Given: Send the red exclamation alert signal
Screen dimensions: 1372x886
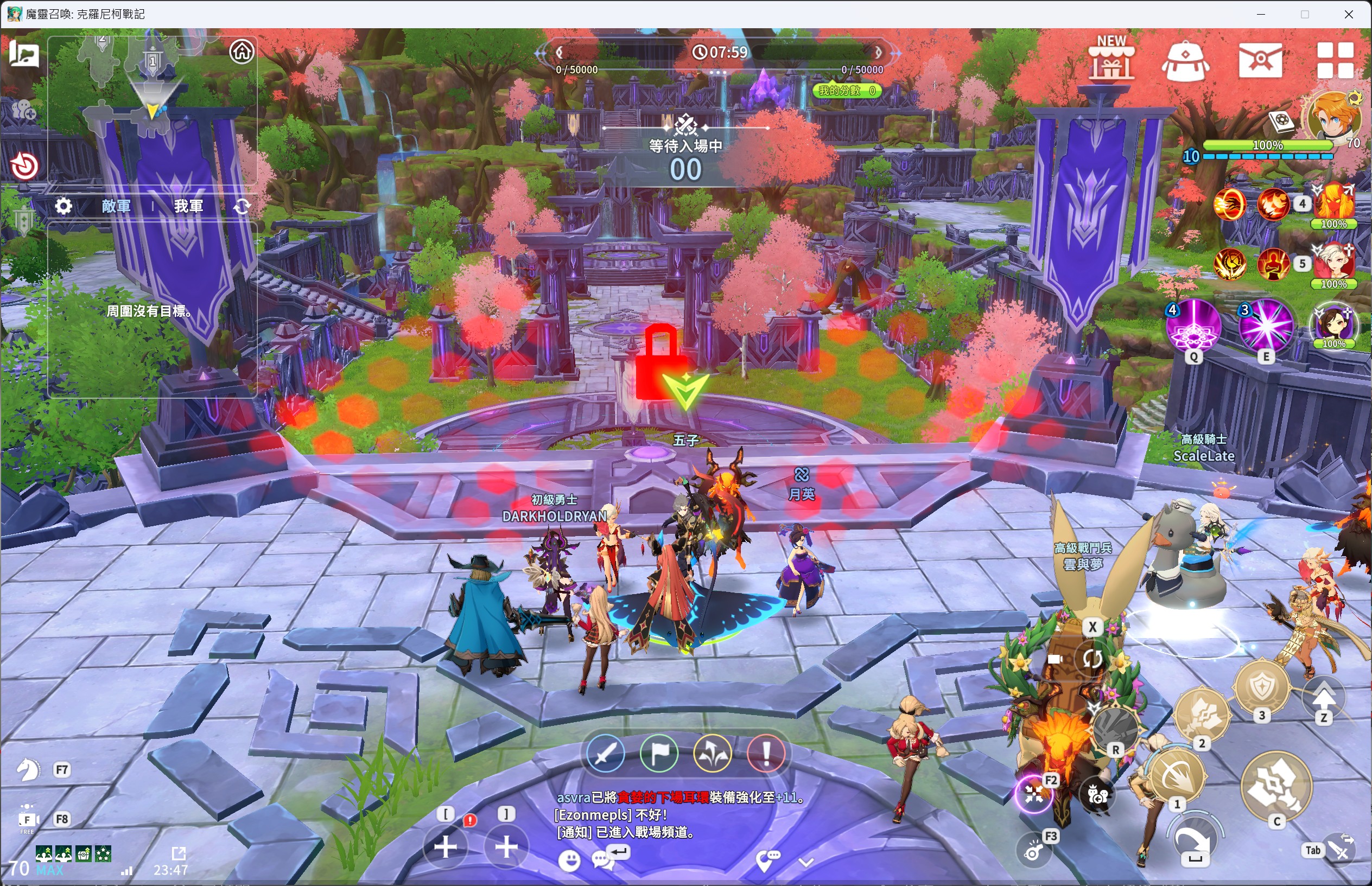Looking at the screenshot, I should tap(766, 753).
